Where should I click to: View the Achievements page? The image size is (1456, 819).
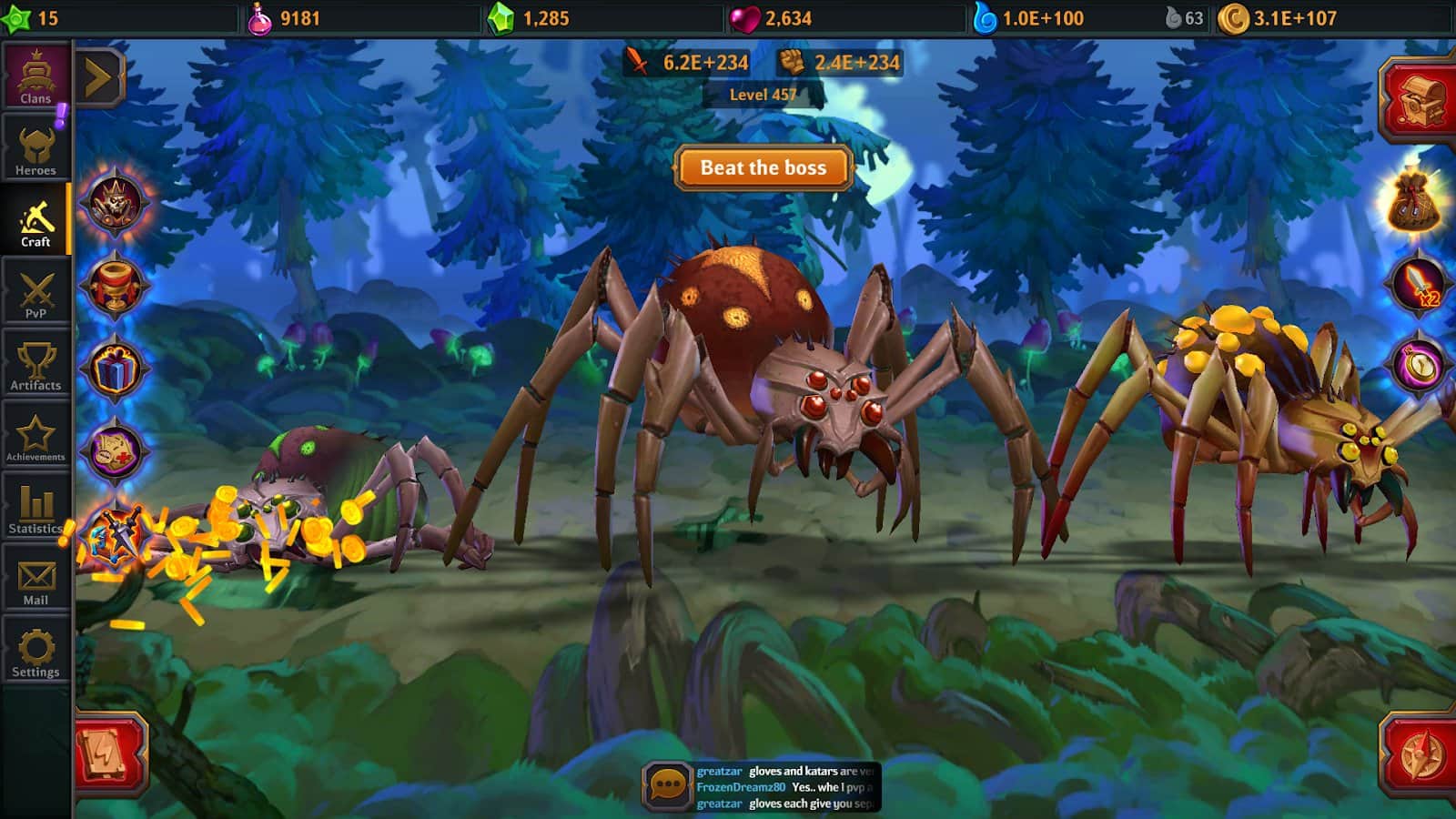35,437
